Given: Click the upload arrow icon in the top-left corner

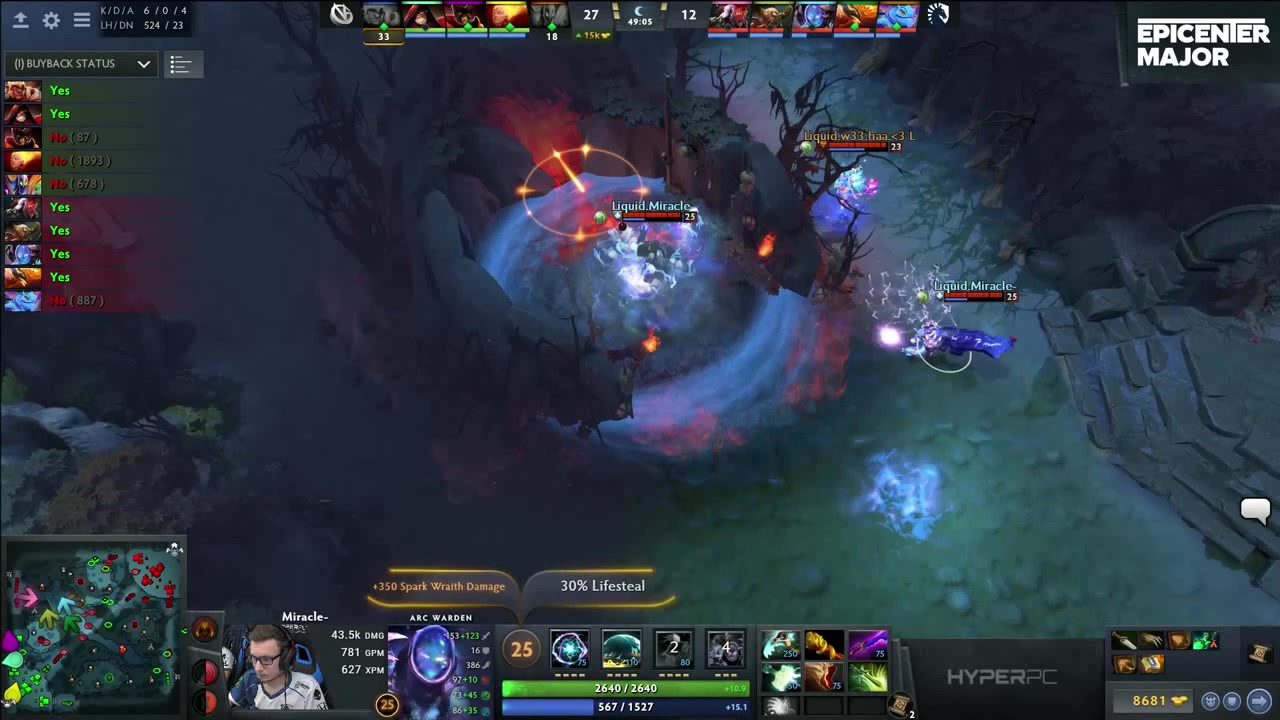Looking at the screenshot, I should coord(20,20).
